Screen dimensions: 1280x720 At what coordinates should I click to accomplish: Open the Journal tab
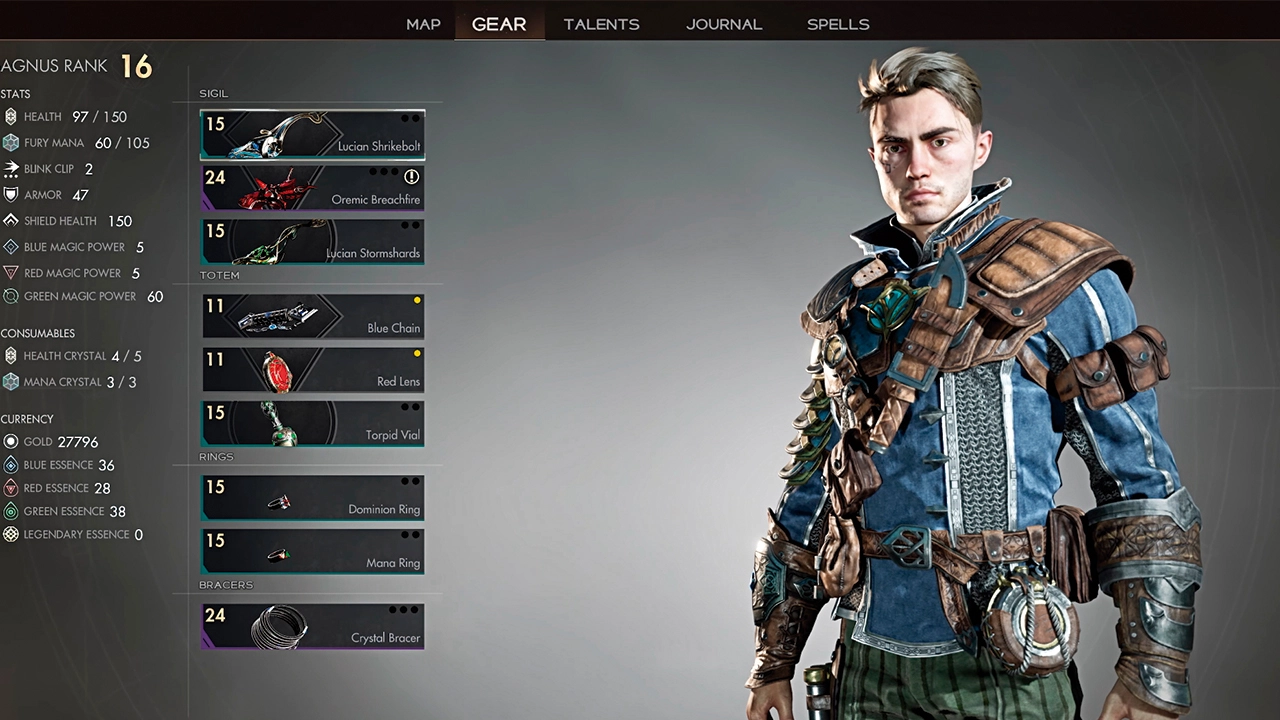pos(724,24)
